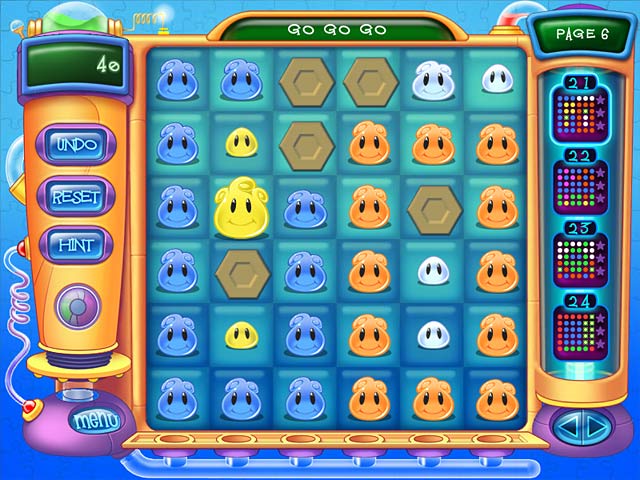
Task: Ask for a hint
Action: pos(76,244)
